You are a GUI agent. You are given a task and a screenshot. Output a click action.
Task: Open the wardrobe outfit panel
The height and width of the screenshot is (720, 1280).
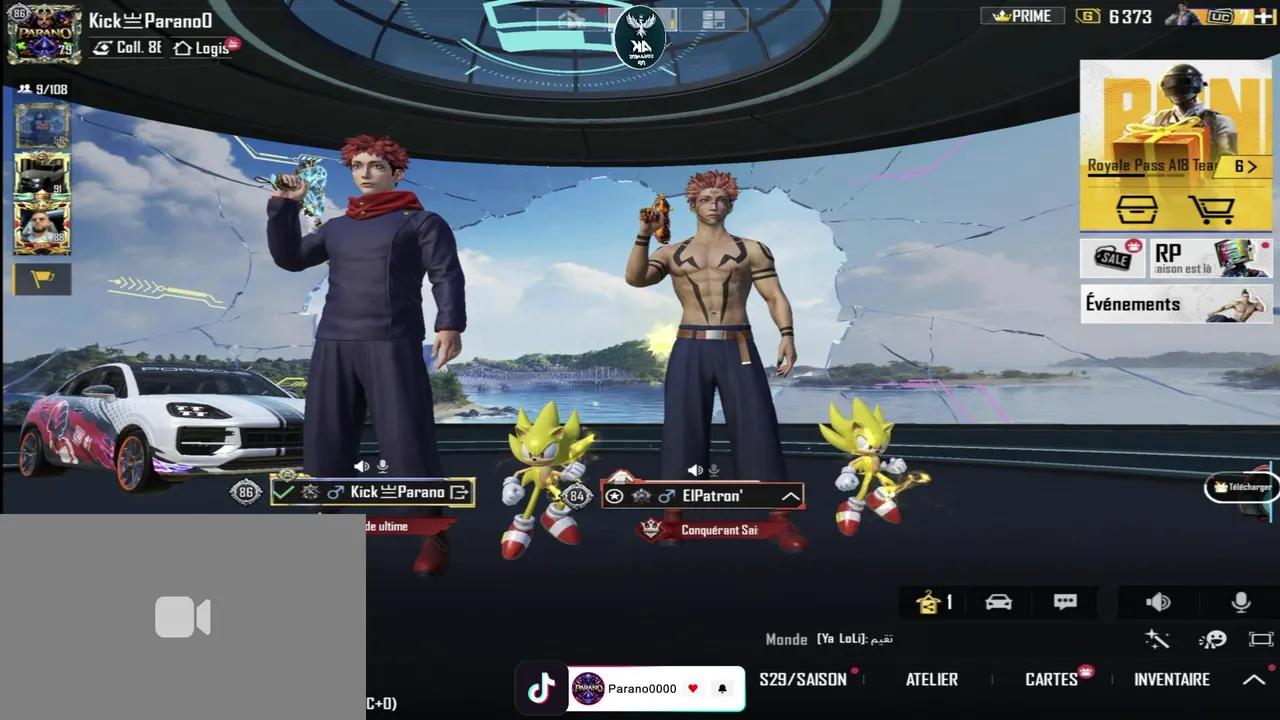coord(930,602)
